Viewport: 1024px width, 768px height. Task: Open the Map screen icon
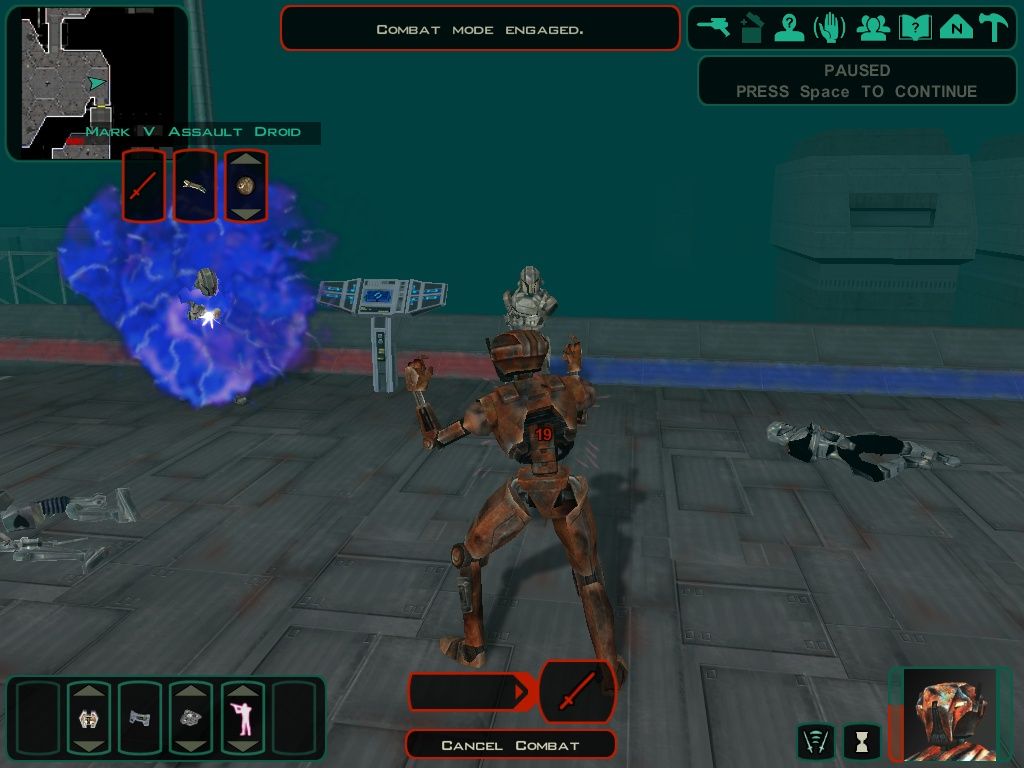(956, 28)
